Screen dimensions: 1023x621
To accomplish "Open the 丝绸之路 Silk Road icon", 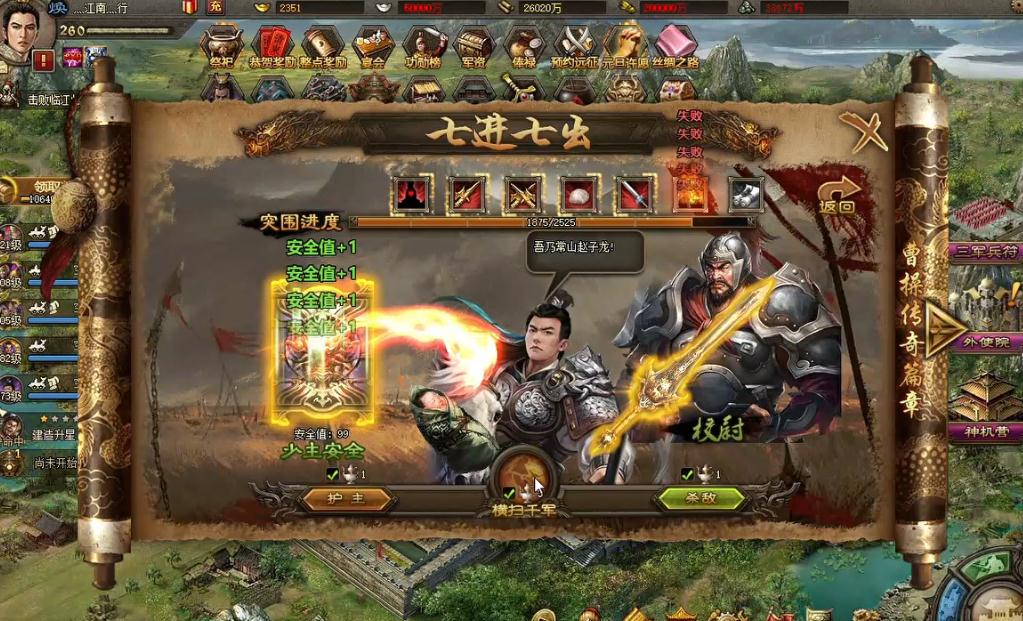I will point(676,46).
